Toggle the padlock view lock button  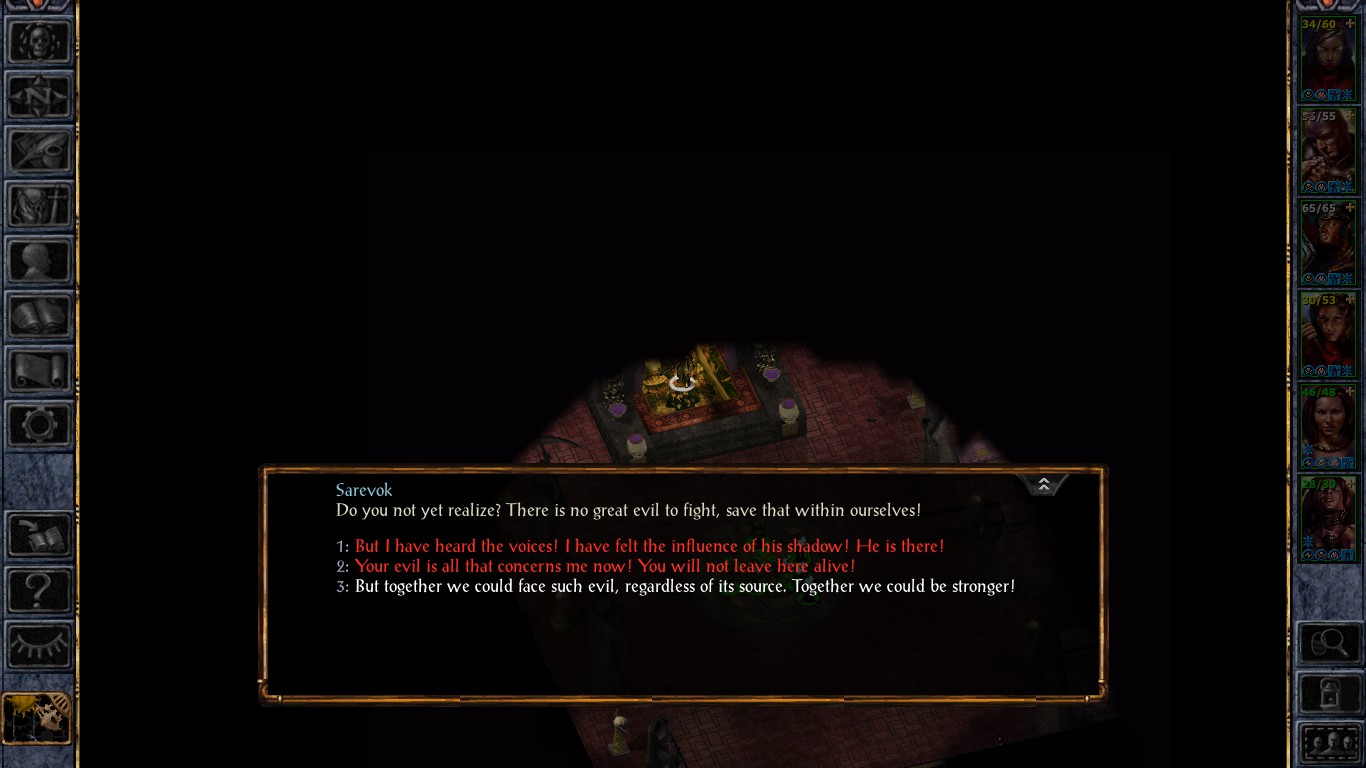(x=1329, y=693)
